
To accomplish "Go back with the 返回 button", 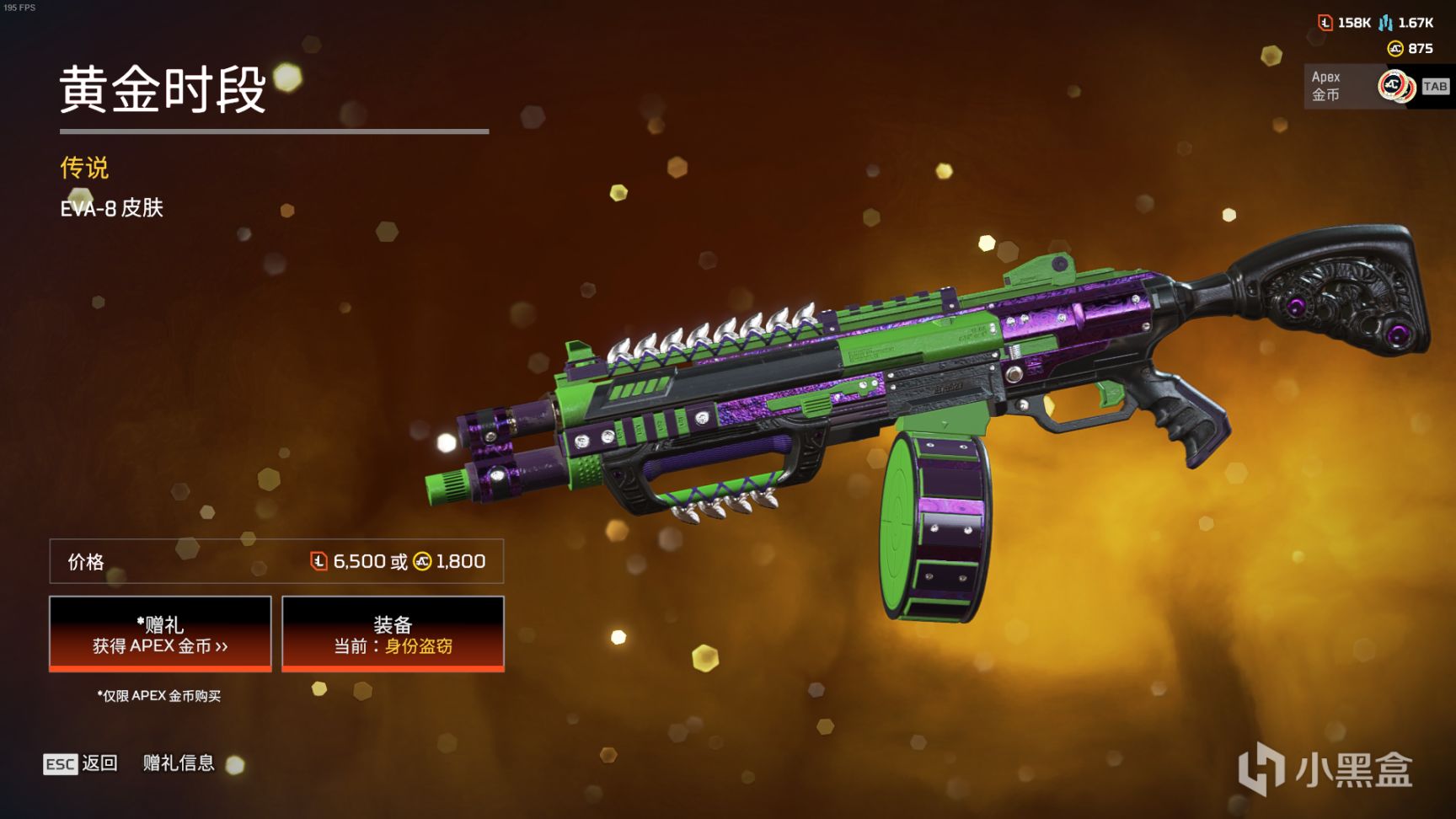I will 81,763.
